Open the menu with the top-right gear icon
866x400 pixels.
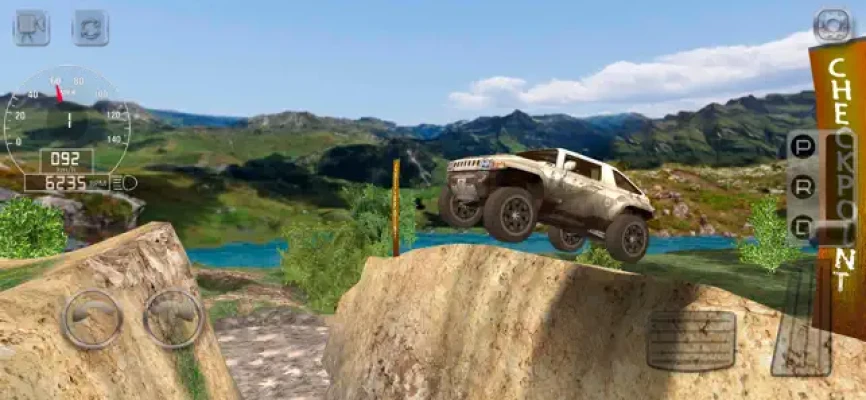(831, 24)
